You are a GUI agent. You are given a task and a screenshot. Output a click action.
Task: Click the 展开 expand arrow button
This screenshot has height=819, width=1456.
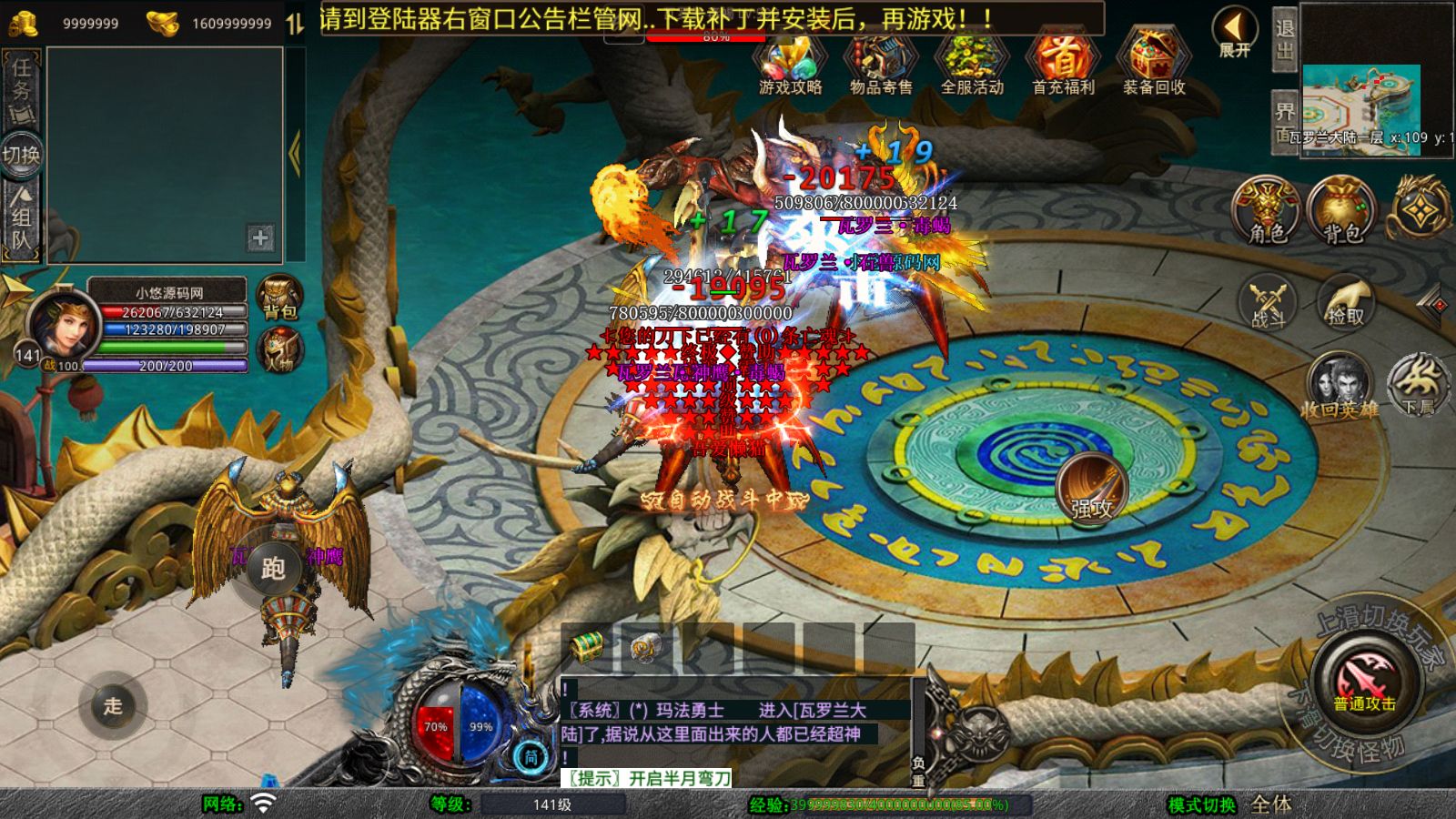[x=1234, y=33]
